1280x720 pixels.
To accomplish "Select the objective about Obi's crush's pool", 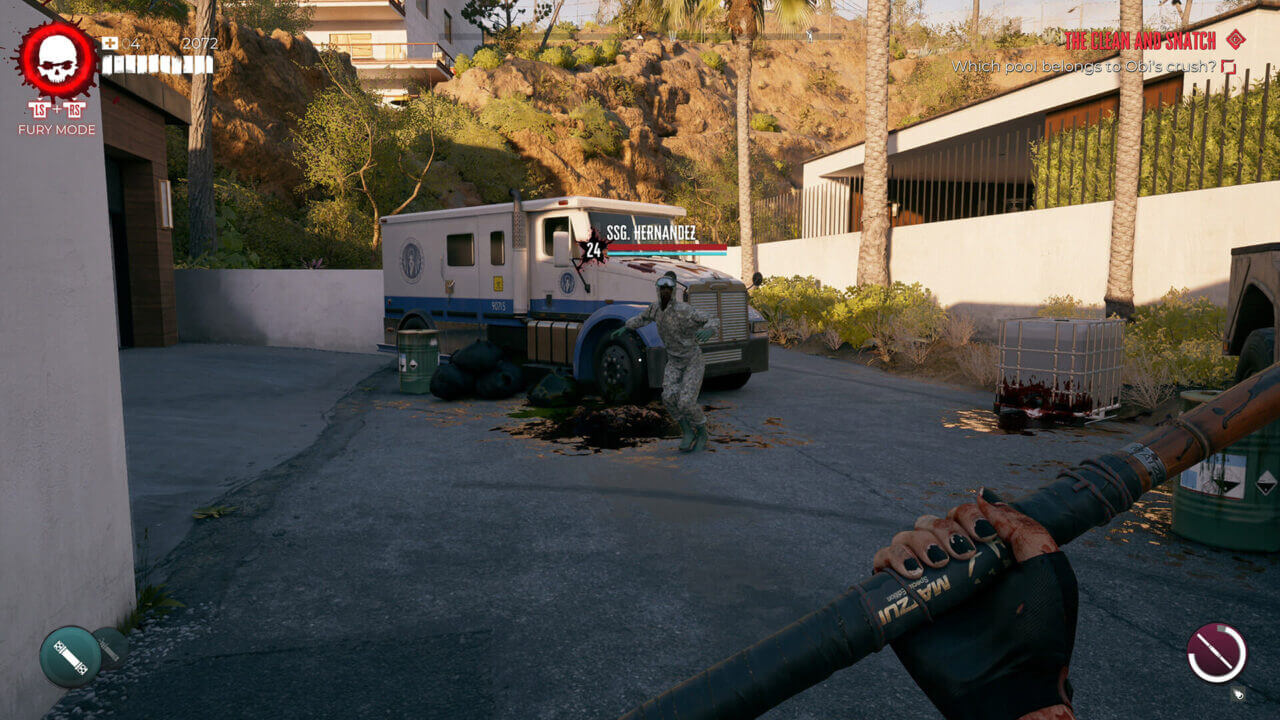I will [1082, 67].
